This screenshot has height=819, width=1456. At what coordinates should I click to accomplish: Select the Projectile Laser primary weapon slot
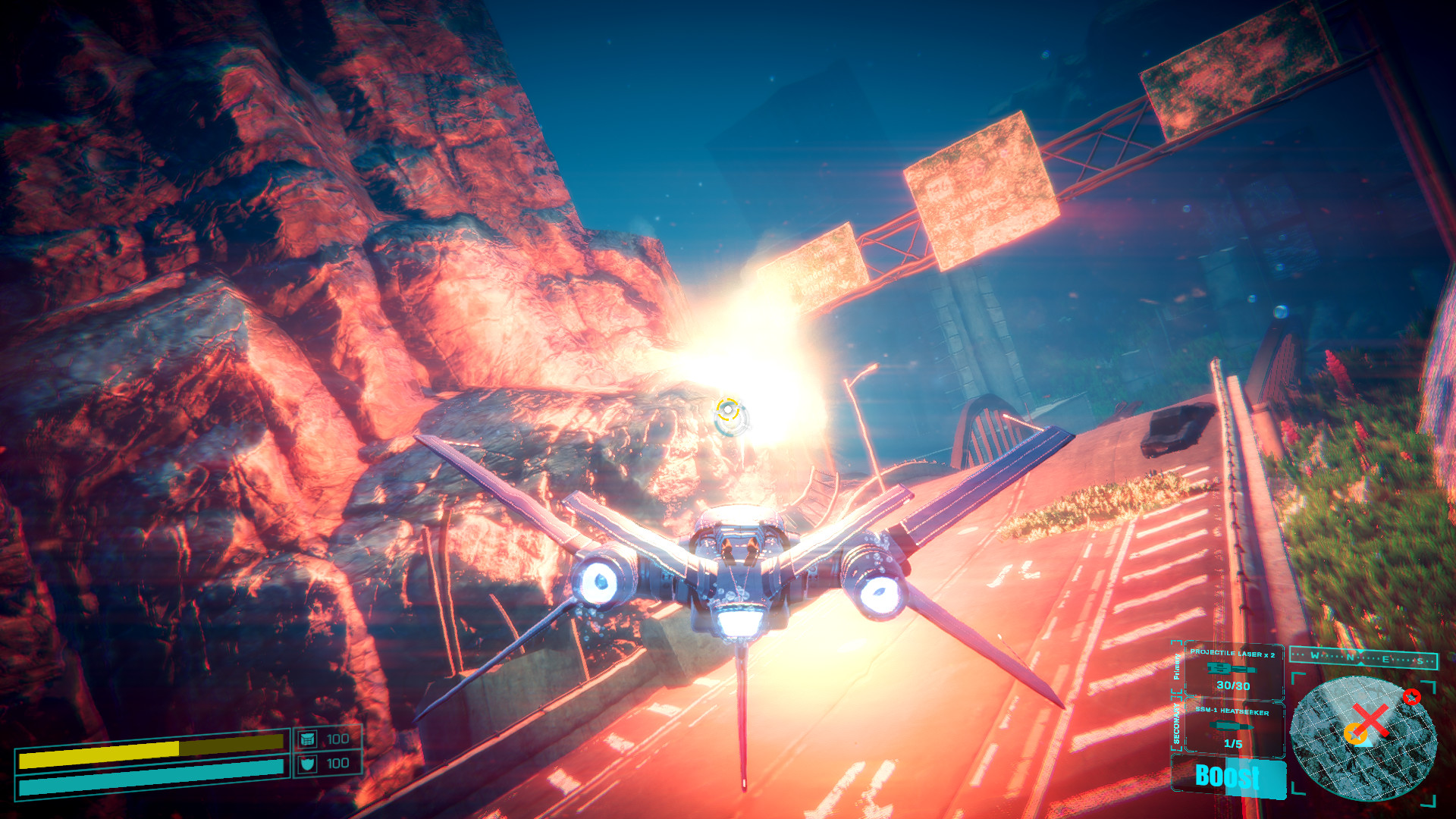pyautogui.click(x=1233, y=670)
